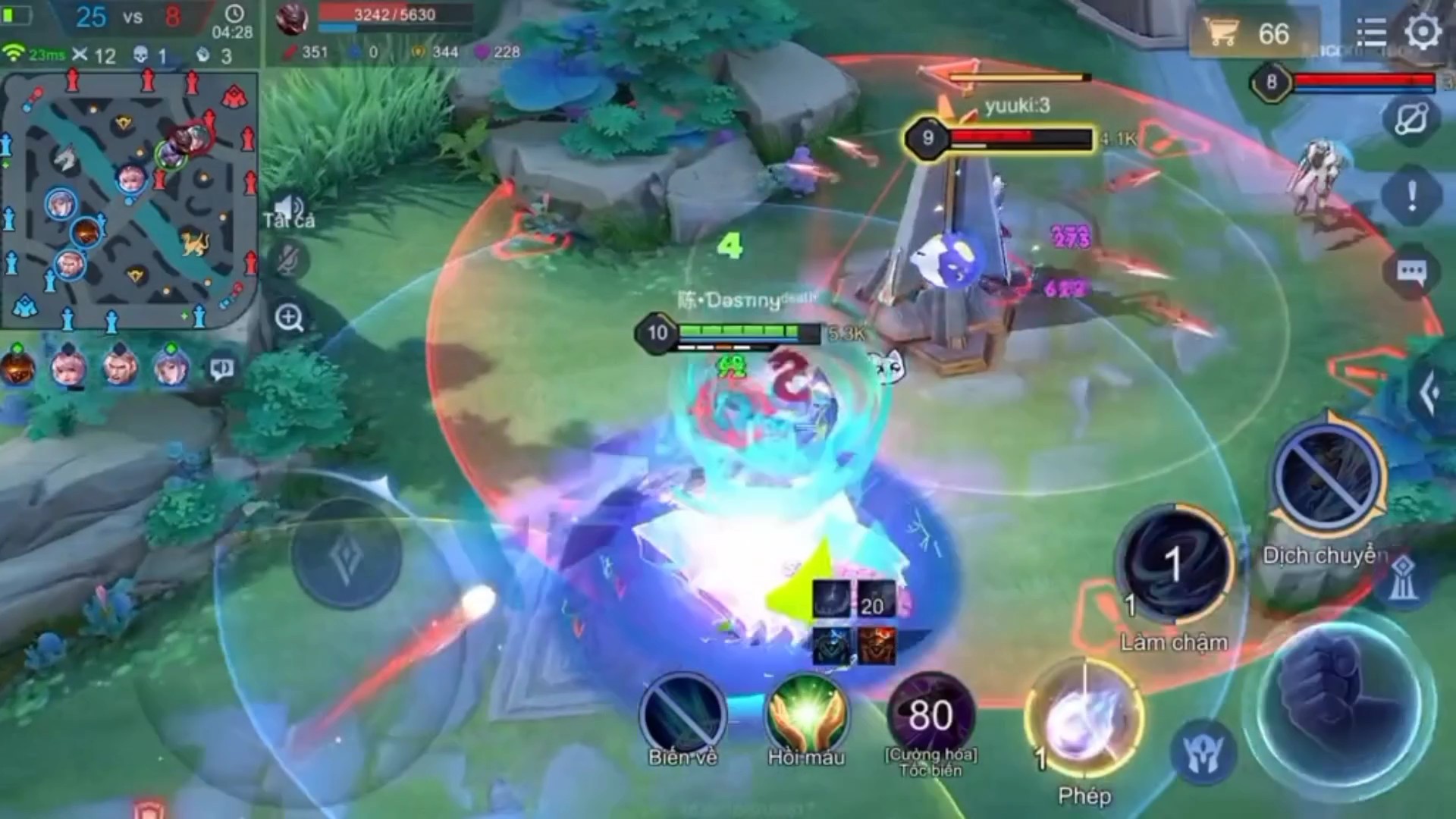Send the exclamation alert ping
The width and height of the screenshot is (1456, 819).
tap(1410, 196)
